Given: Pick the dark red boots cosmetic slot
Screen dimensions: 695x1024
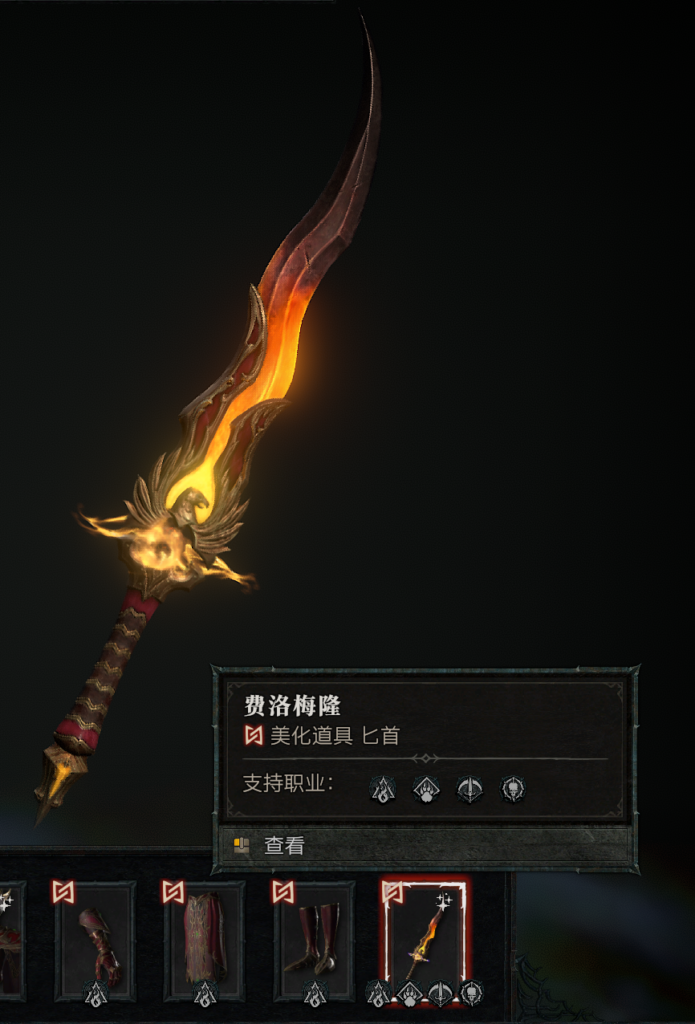Looking at the screenshot, I should tap(314, 942).
